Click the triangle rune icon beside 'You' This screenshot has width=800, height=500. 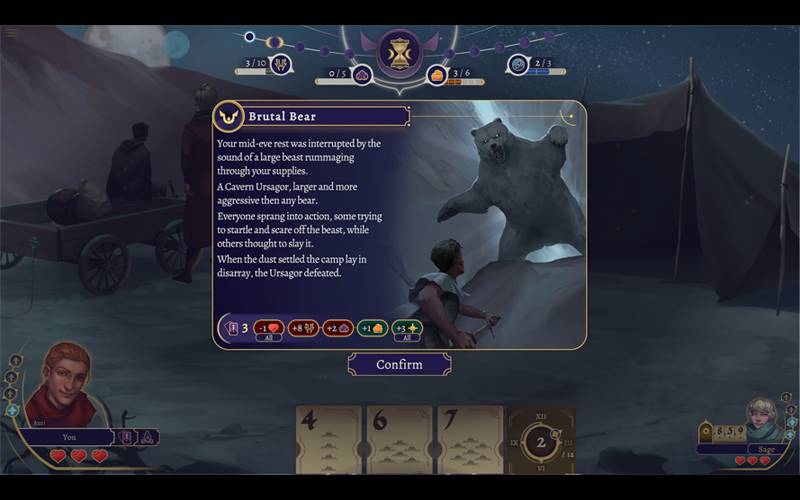coord(146,437)
